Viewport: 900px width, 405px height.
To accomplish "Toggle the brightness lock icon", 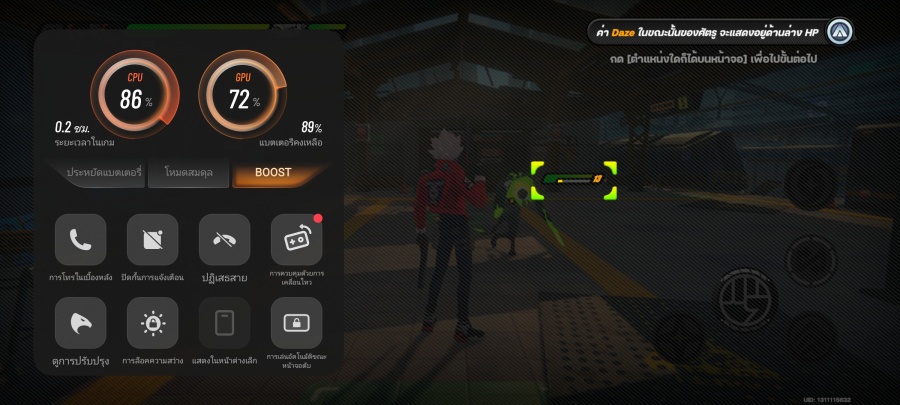I will [x=152, y=323].
